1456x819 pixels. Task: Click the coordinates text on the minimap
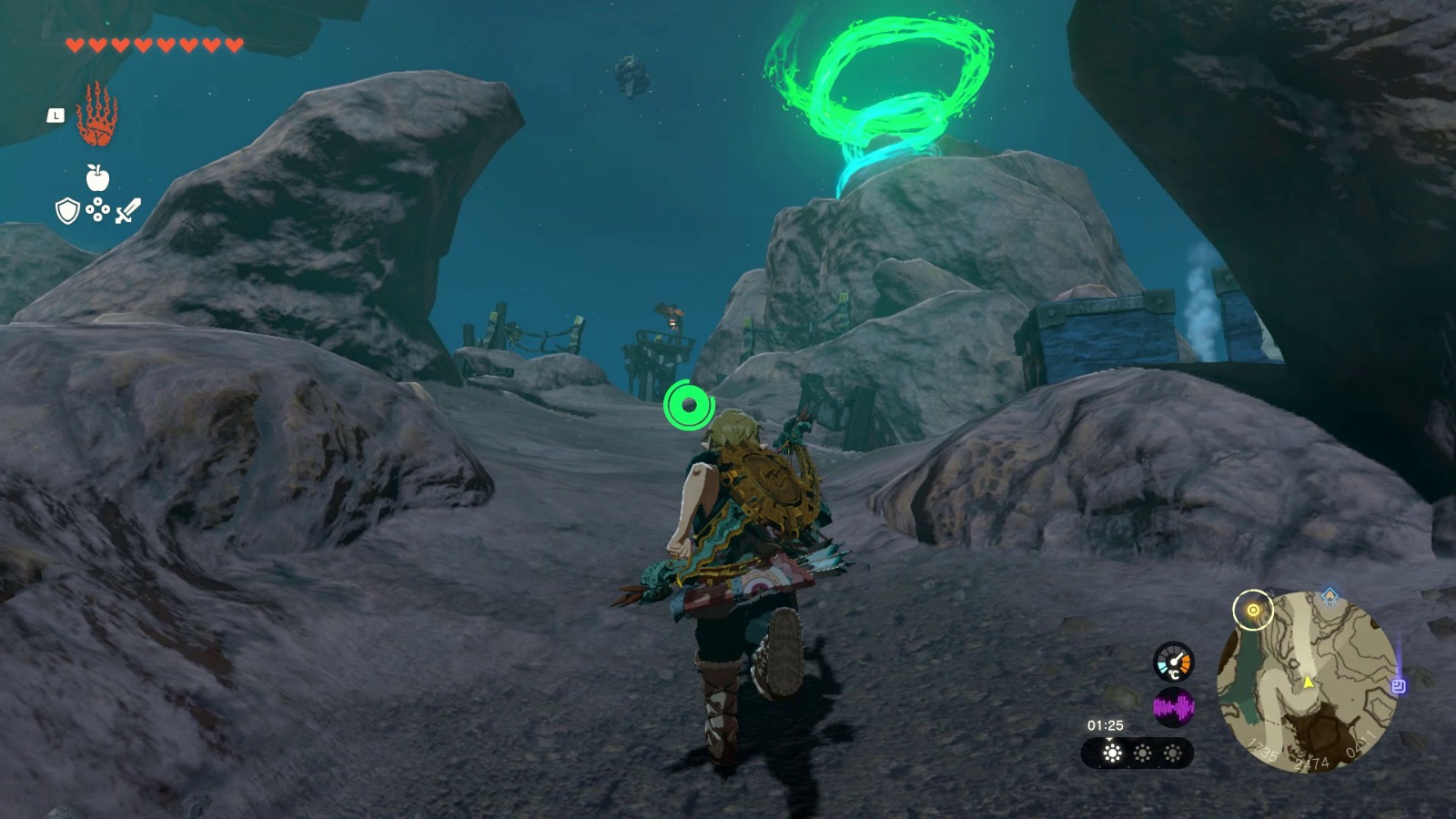(x=1312, y=763)
